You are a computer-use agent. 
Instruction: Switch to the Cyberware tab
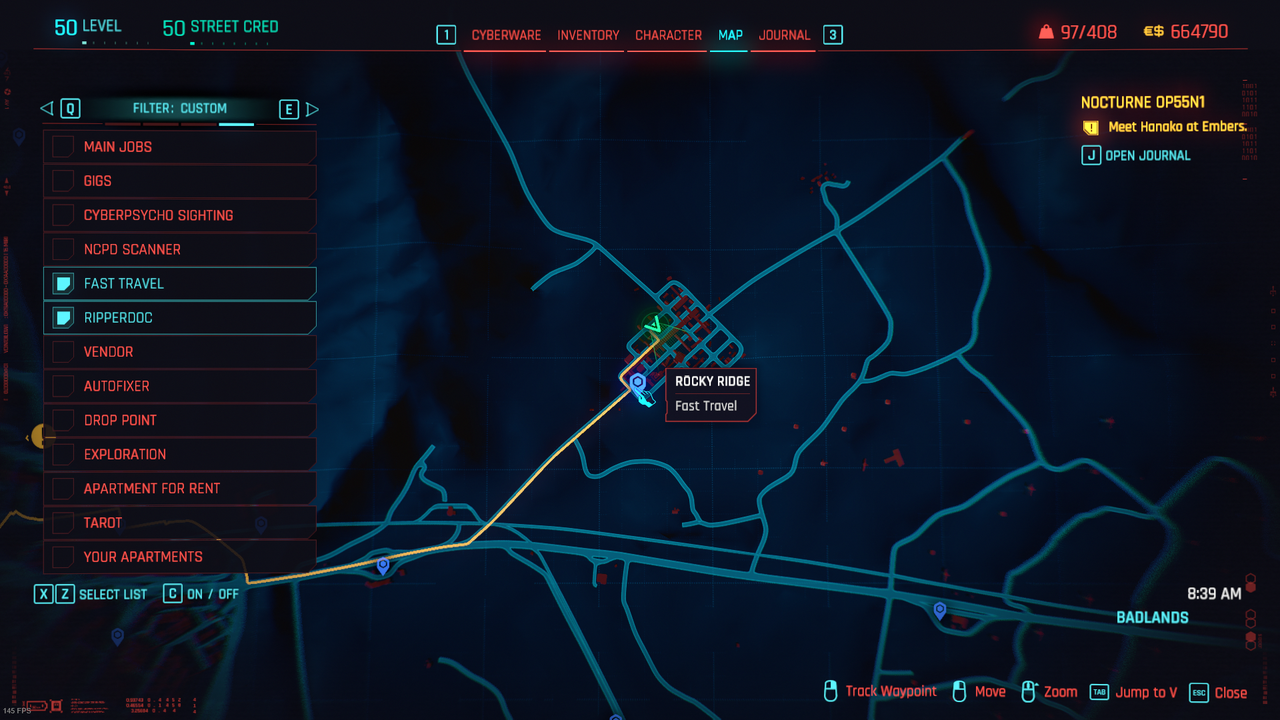click(x=506, y=35)
